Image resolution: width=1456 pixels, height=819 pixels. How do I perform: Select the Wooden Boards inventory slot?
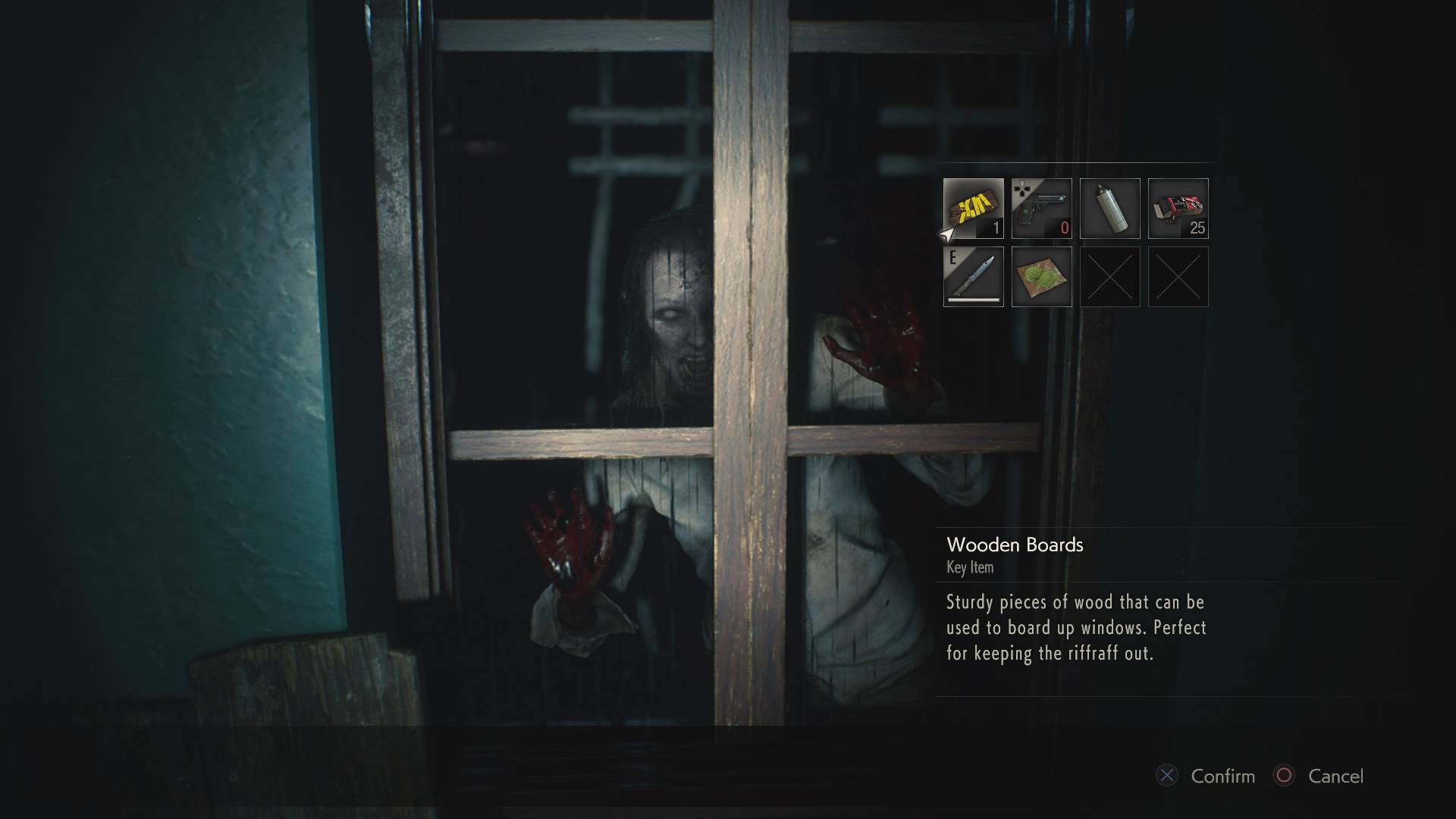pos(973,209)
